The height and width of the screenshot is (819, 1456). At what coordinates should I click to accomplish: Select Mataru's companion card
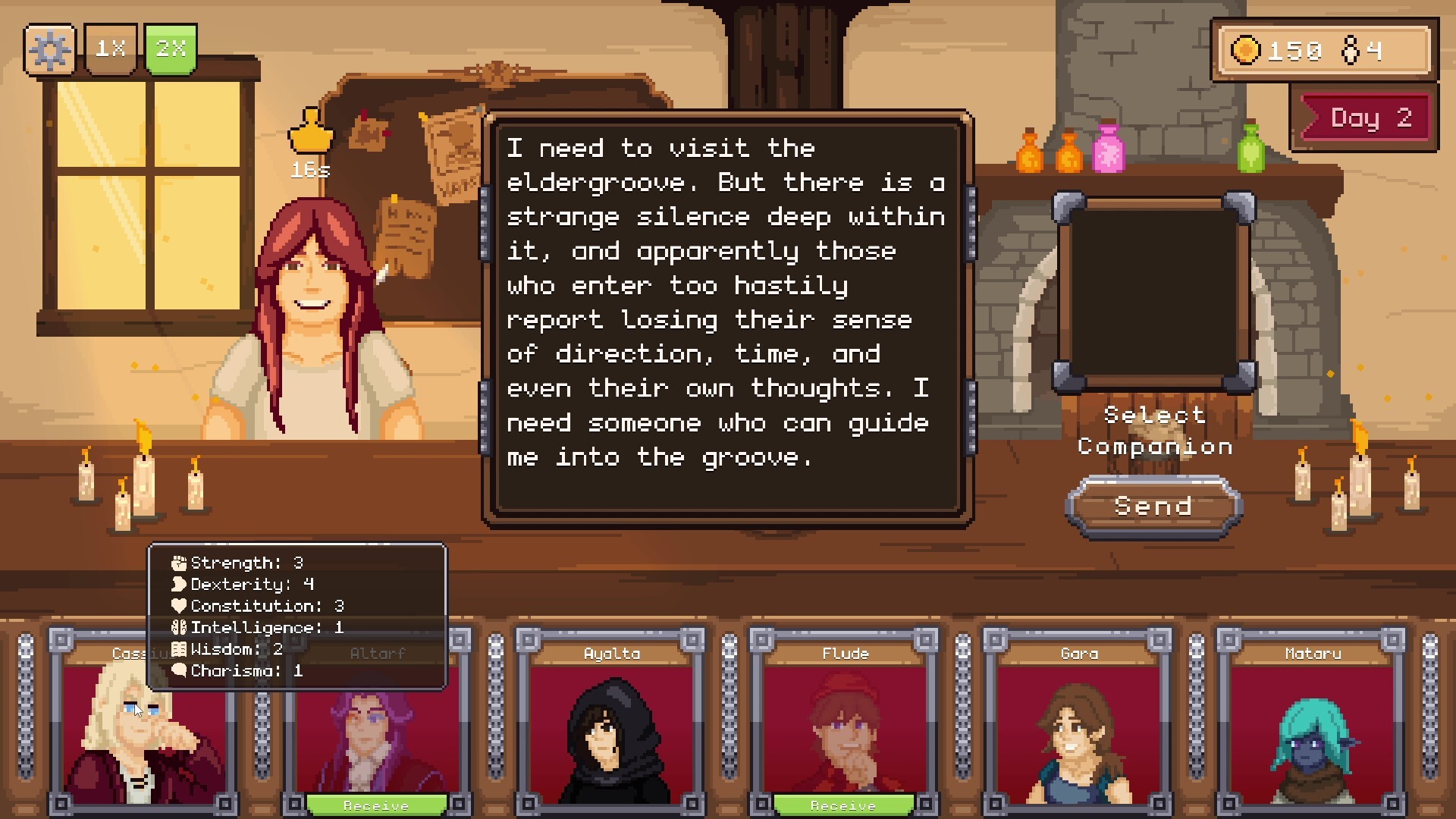[x=1313, y=728]
